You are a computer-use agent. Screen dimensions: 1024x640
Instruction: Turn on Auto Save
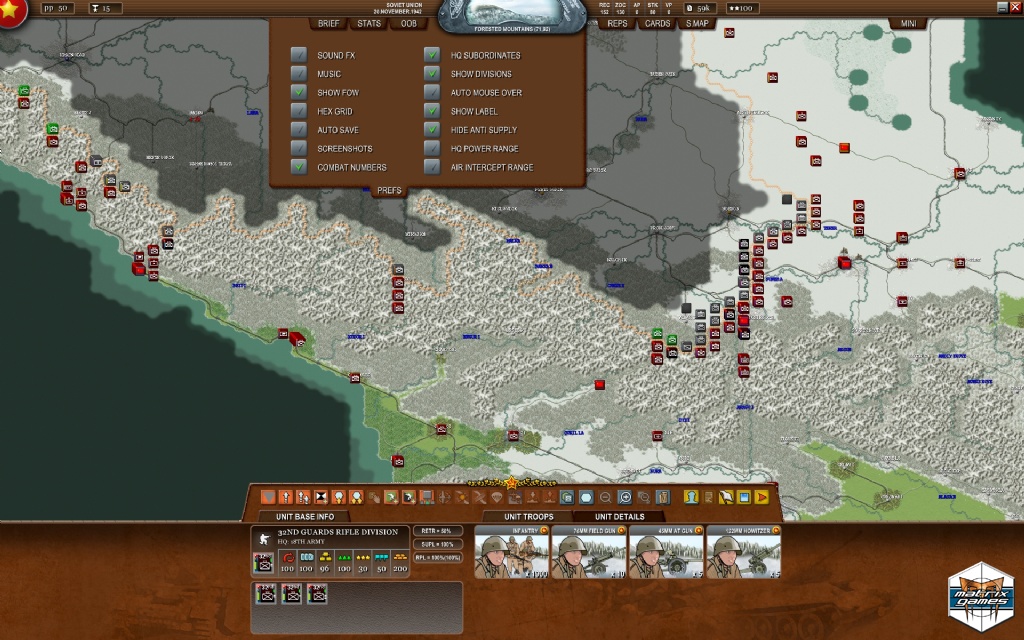[x=298, y=130]
